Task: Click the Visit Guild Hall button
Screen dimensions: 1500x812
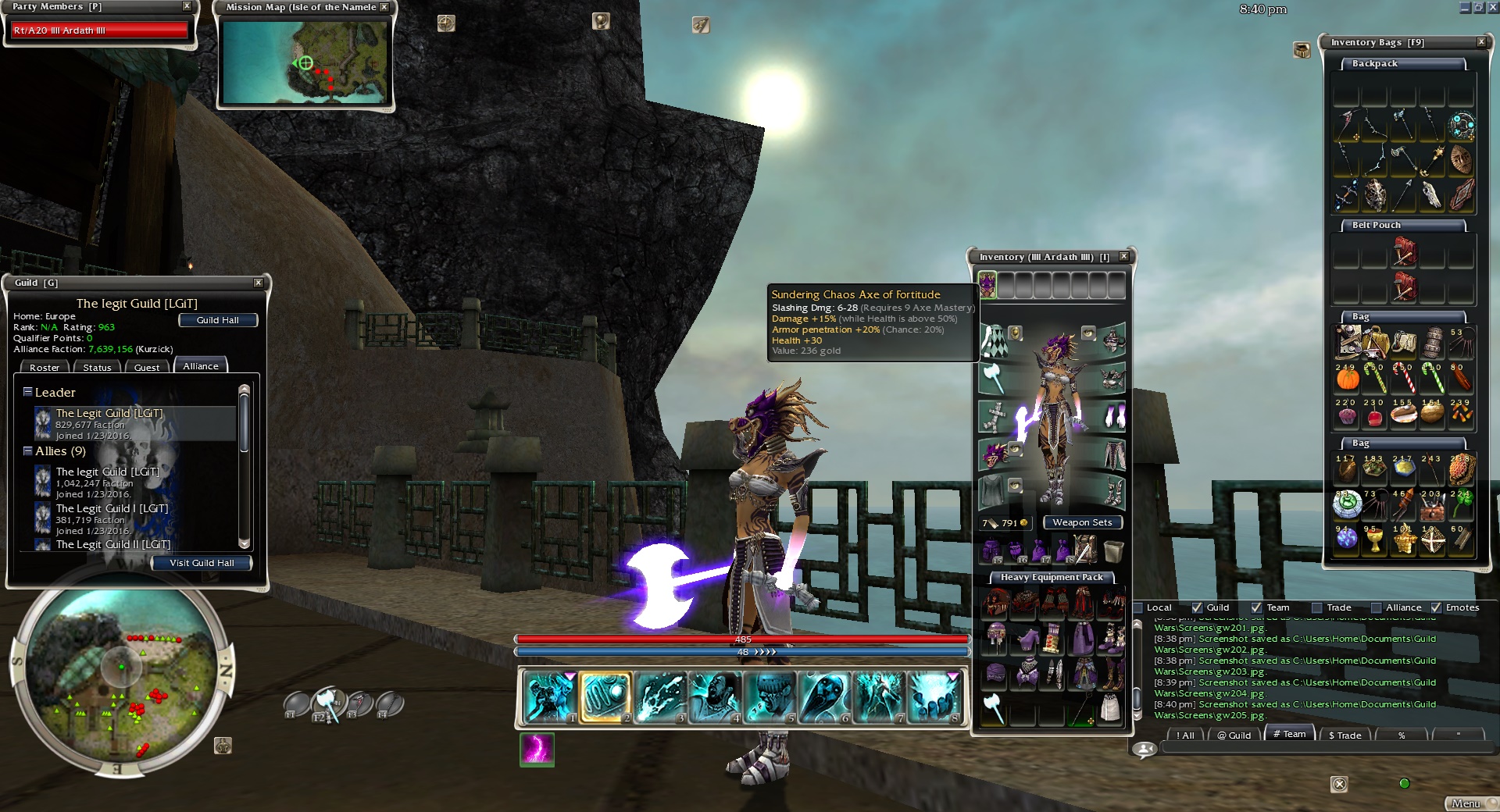Action: (202, 563)
